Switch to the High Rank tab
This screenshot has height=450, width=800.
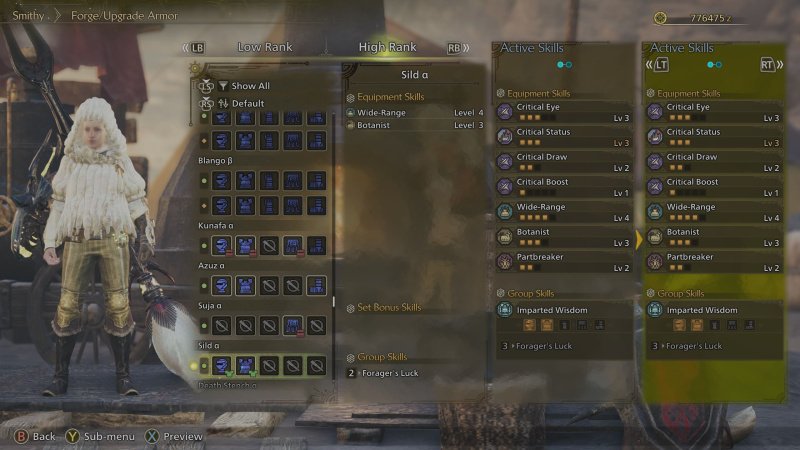click(389, 47)
